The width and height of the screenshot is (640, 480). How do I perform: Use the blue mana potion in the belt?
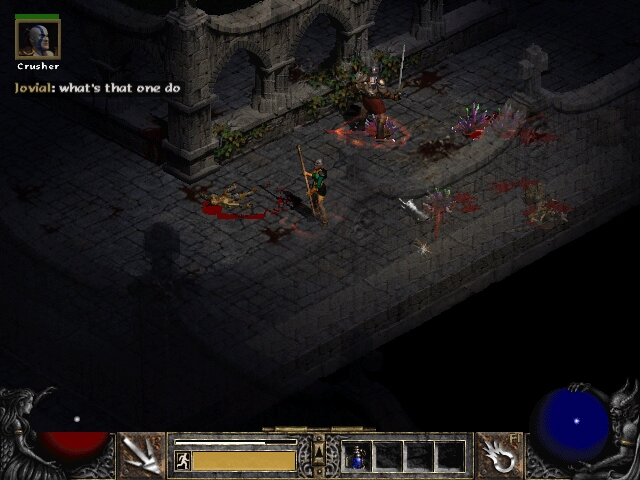357,456
